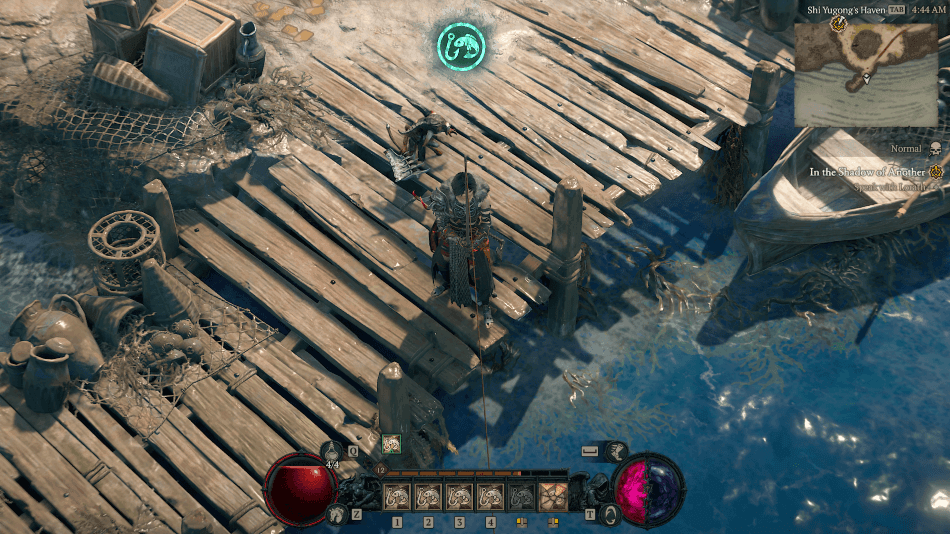The width and height of the screenshot is (950, 534).
Task: Click the quest marker on the minimap
Action: (838, 24)
